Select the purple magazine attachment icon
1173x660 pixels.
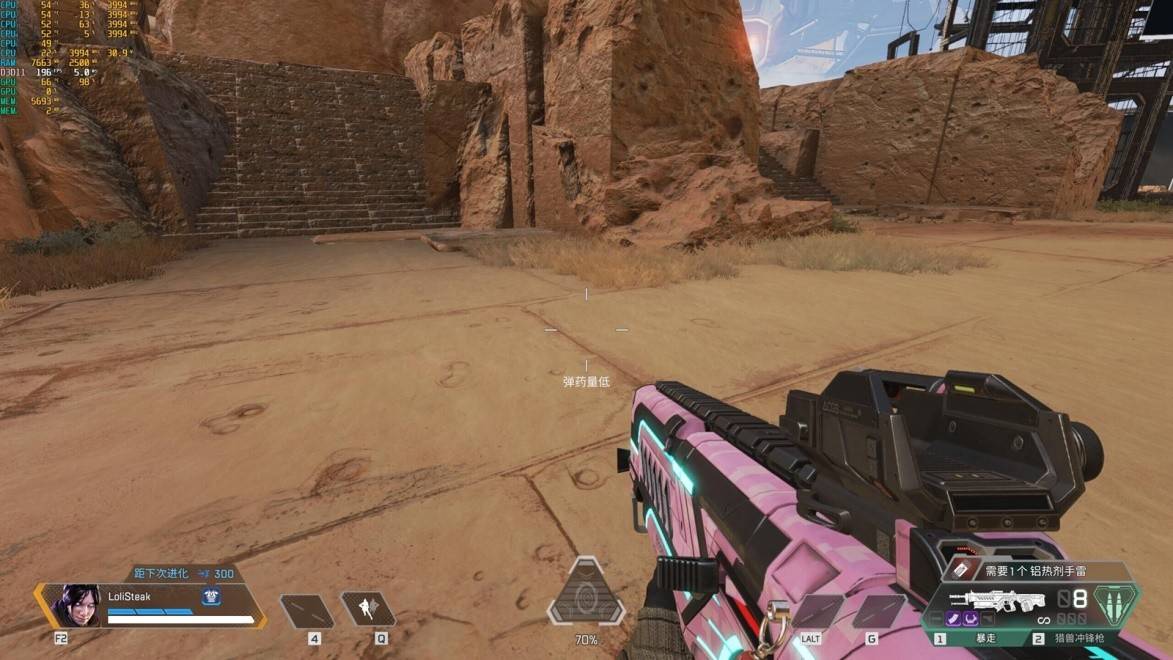955,620
